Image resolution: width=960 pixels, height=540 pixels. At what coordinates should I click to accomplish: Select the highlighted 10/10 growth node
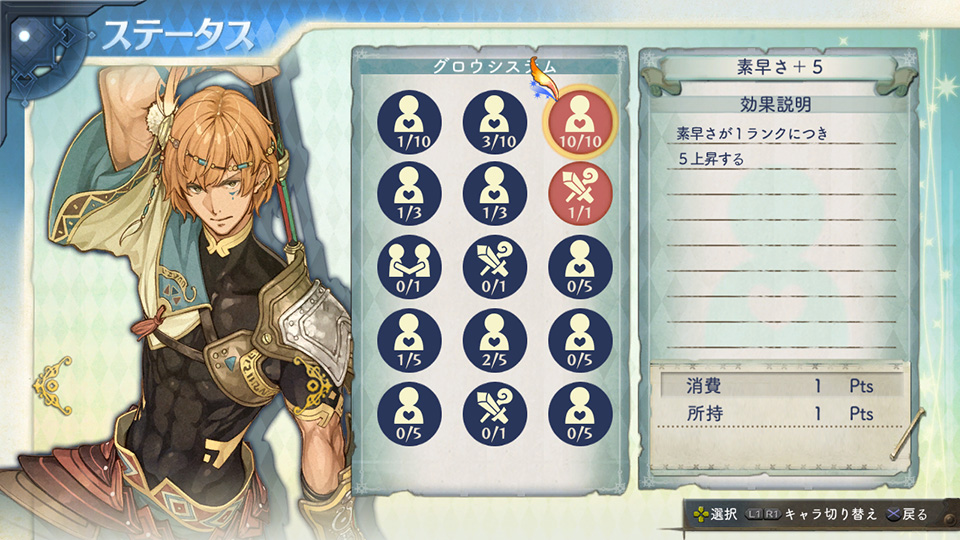[x=580, y=122]
